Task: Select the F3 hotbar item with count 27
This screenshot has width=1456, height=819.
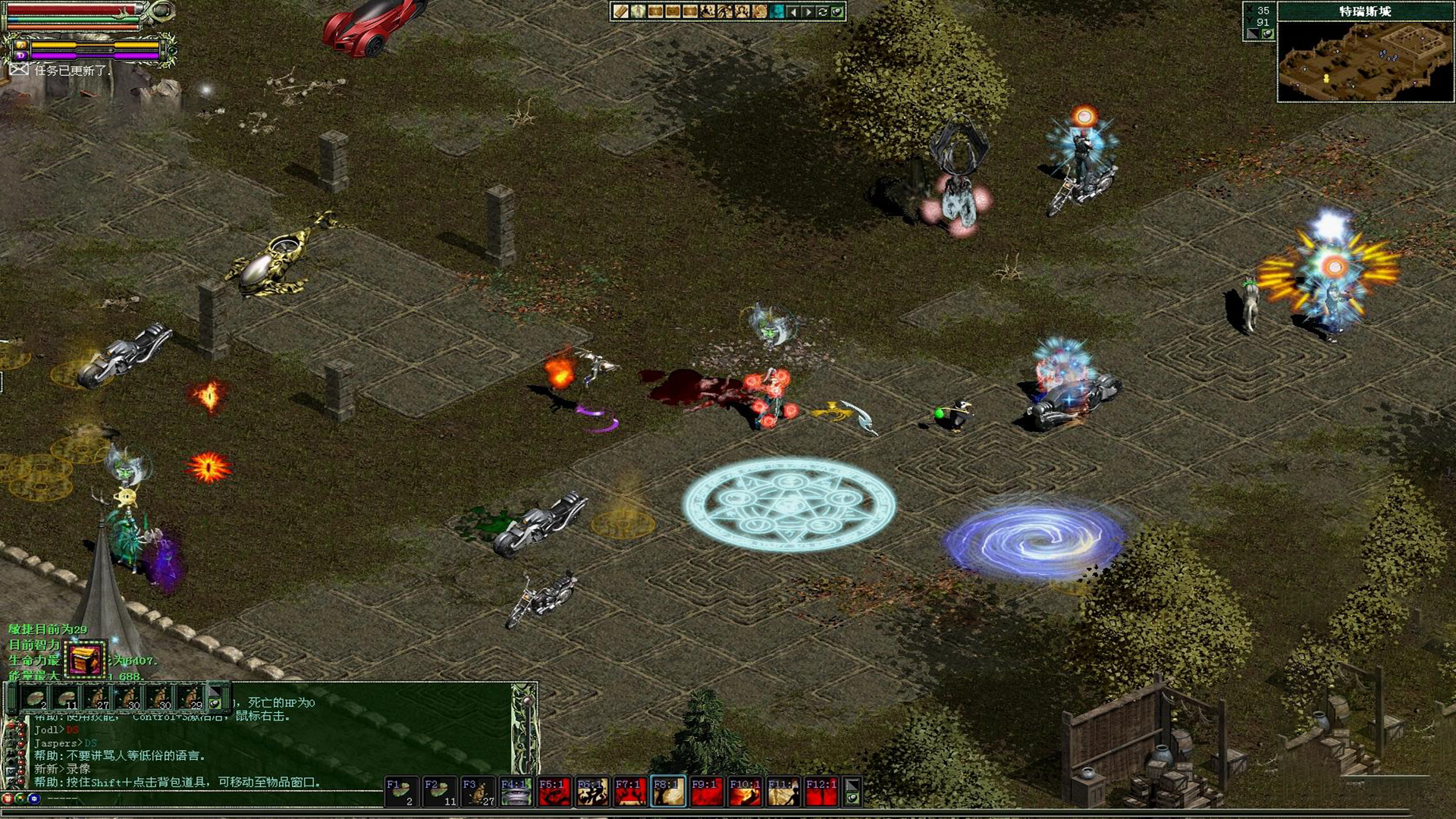Action: coord(478,792)
